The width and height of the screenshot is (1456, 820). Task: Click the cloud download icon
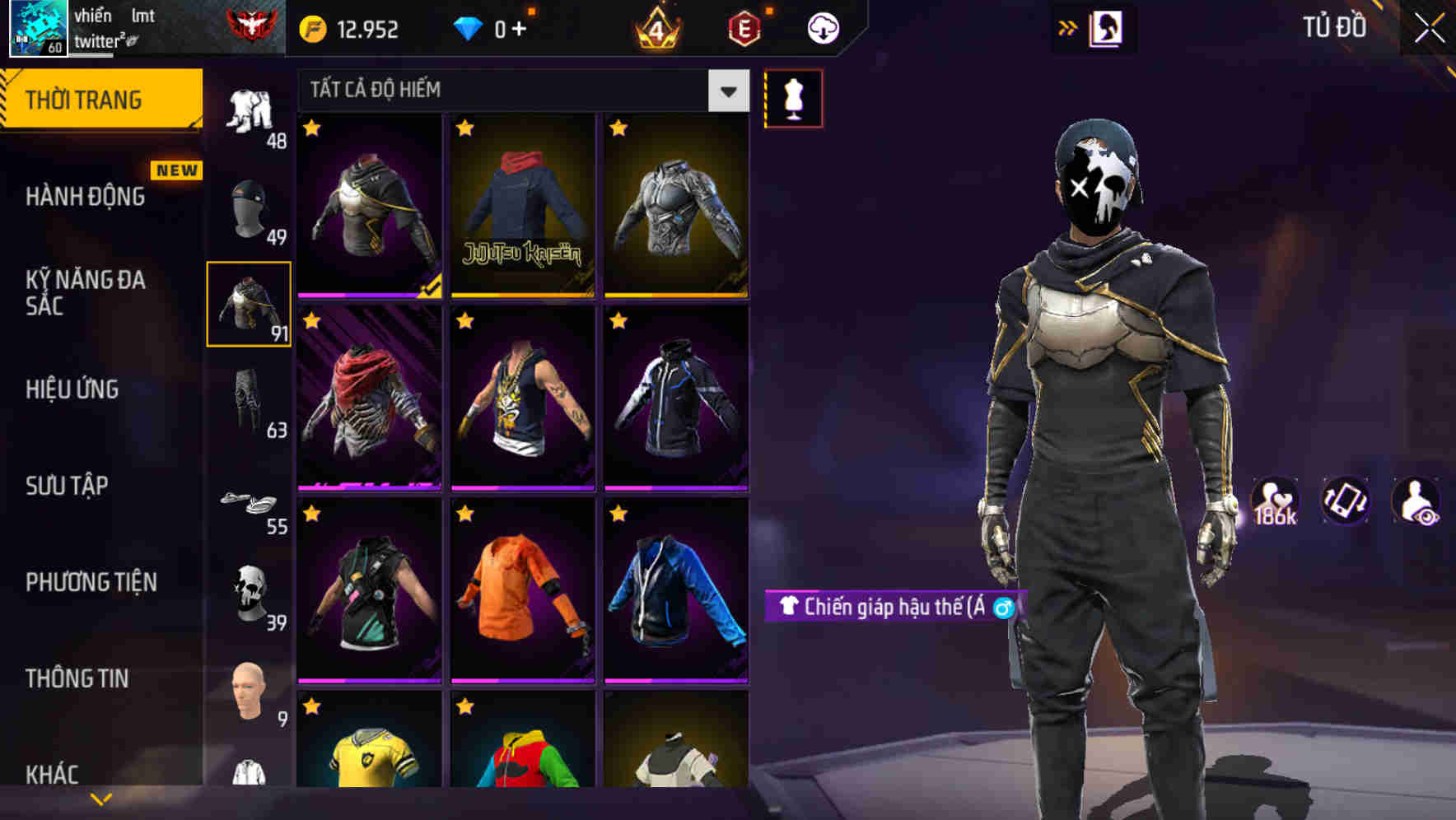point(821,27)
